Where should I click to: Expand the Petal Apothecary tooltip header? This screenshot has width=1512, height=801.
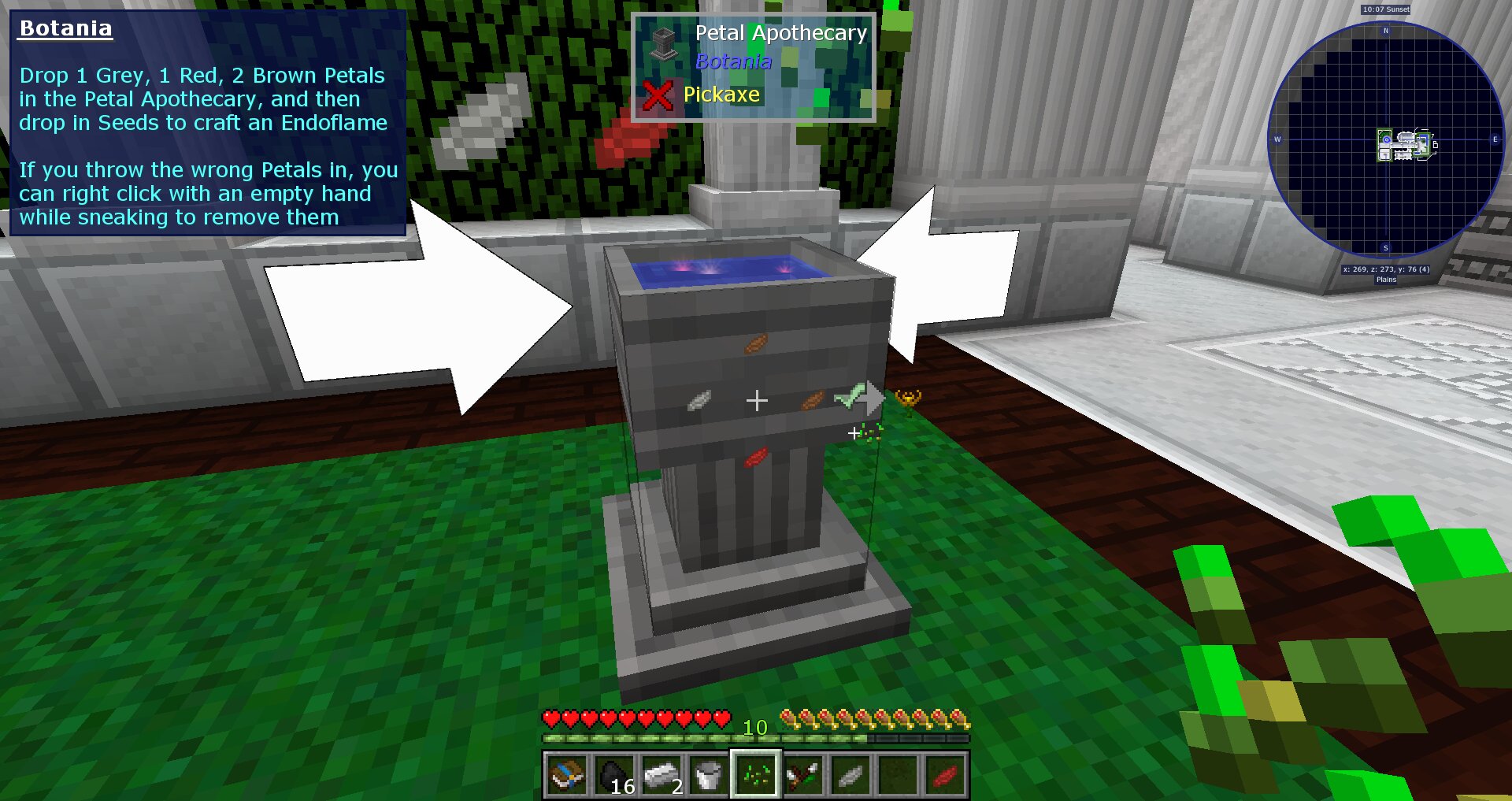[x=782, y=33]
